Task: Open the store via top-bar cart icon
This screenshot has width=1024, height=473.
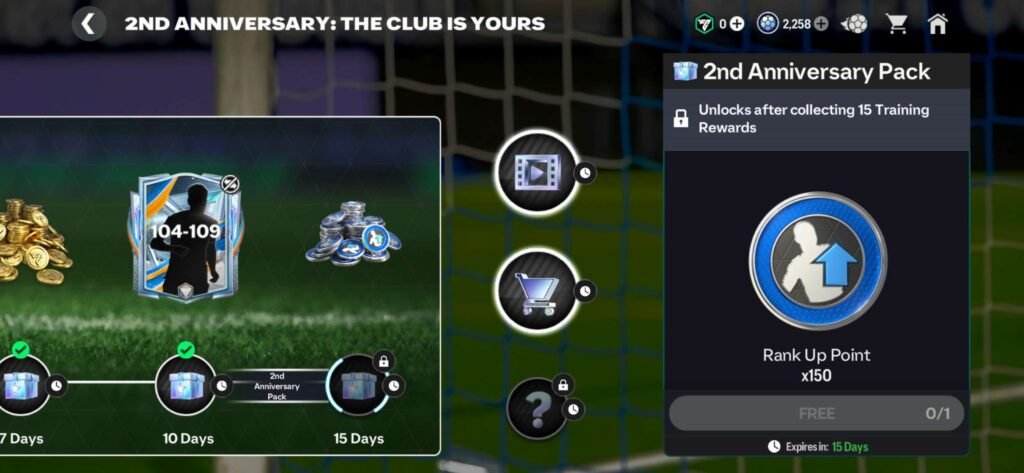Action: pyautogui.click(x=897, y=24)
